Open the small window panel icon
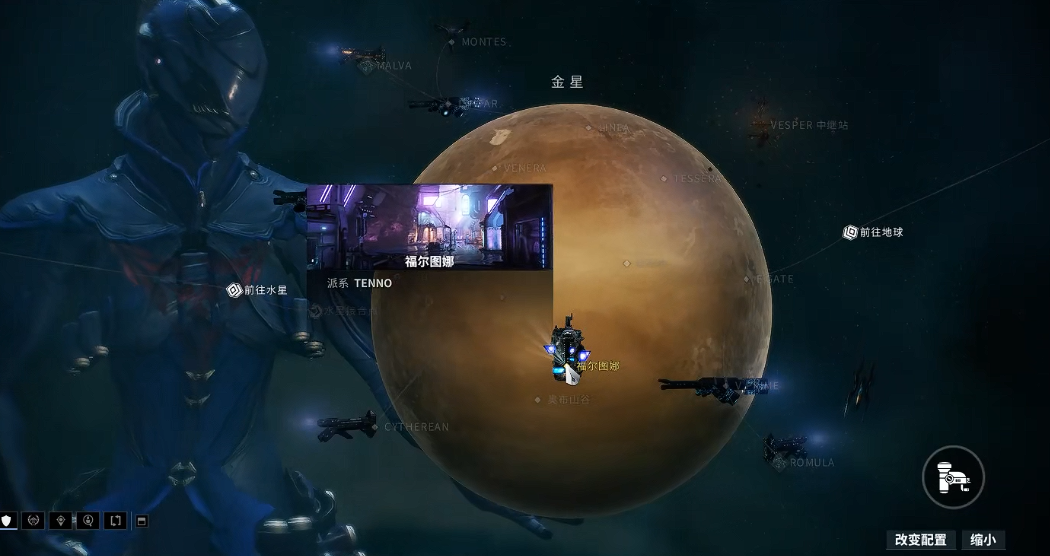Screen dimensions: 1050x556 tap(141, 521)
